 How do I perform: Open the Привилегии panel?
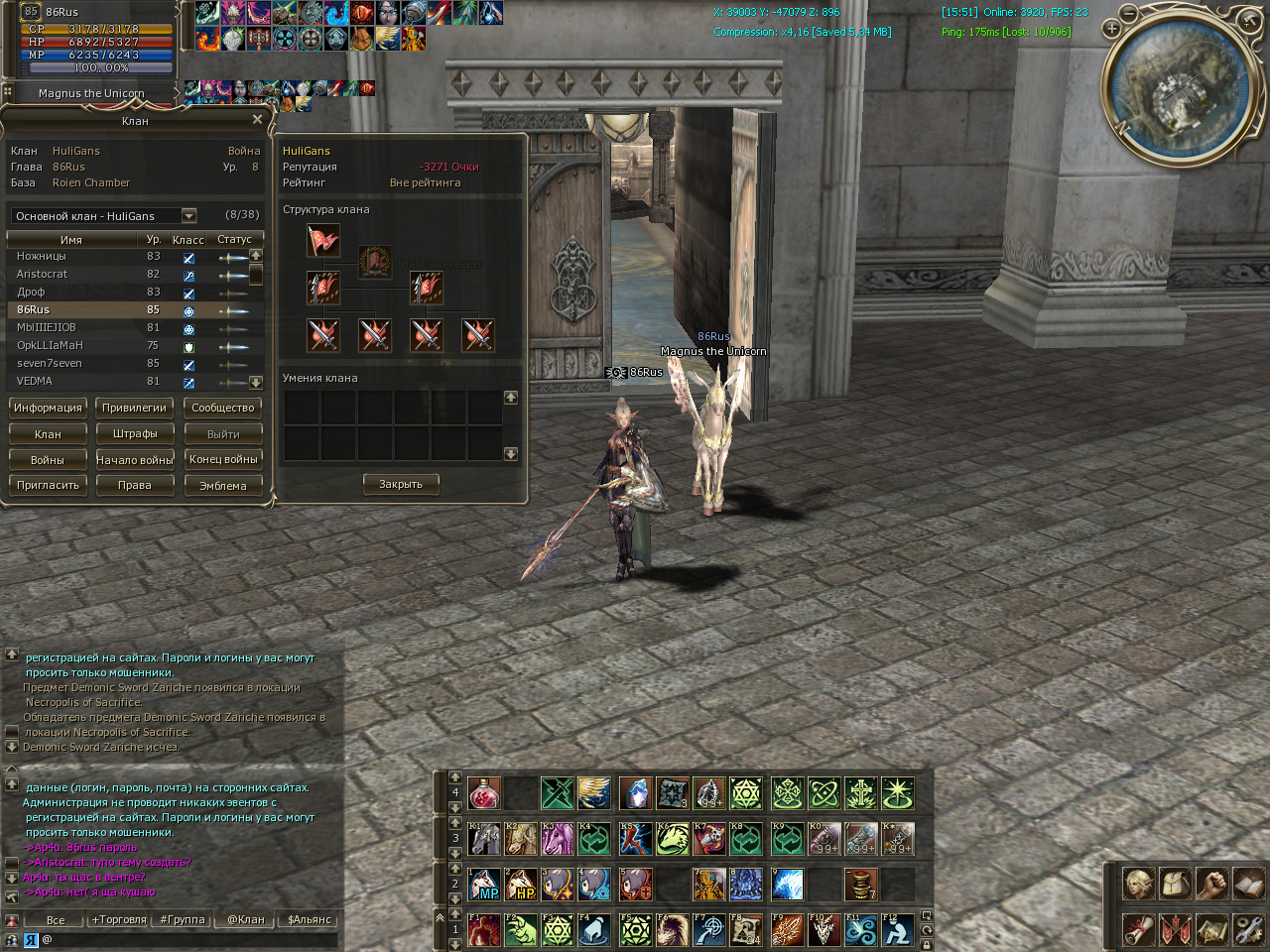134,408
